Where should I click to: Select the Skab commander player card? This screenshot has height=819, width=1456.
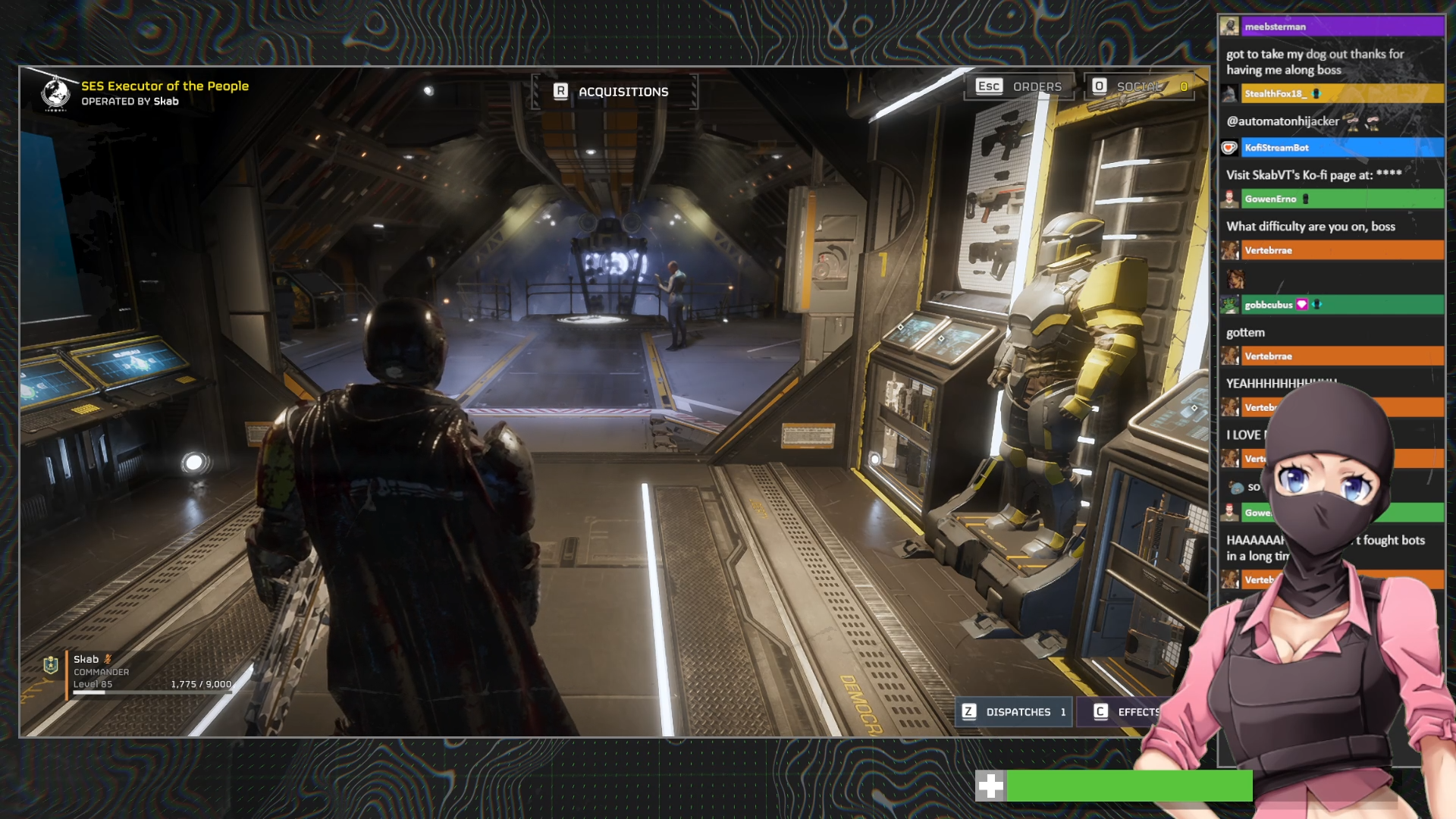click(x=136, y=672)
